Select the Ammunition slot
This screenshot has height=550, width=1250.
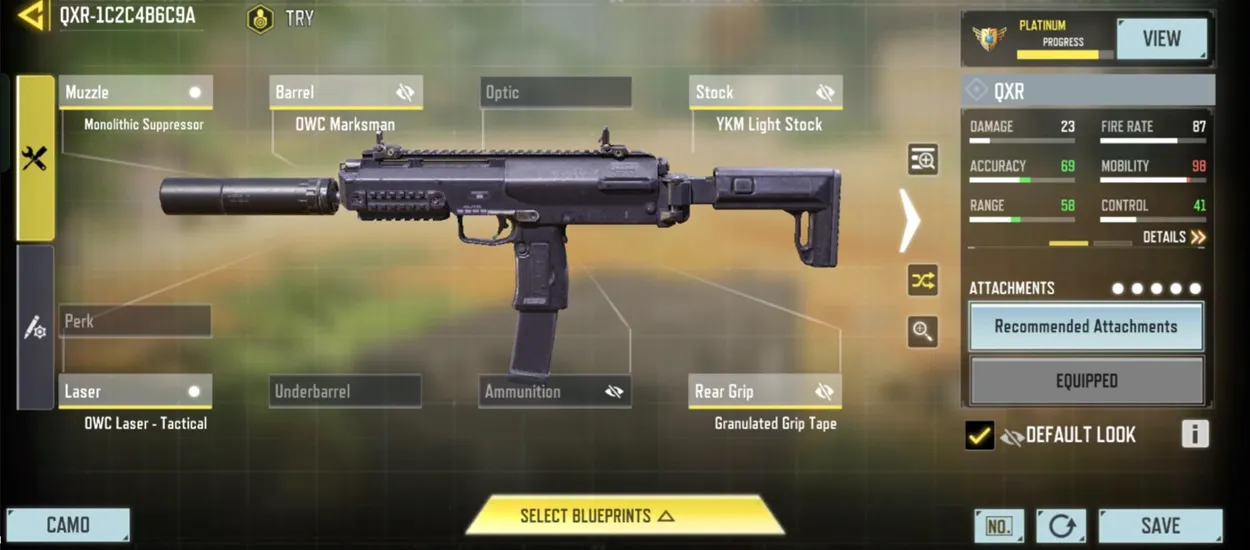[x=555, y=391]
